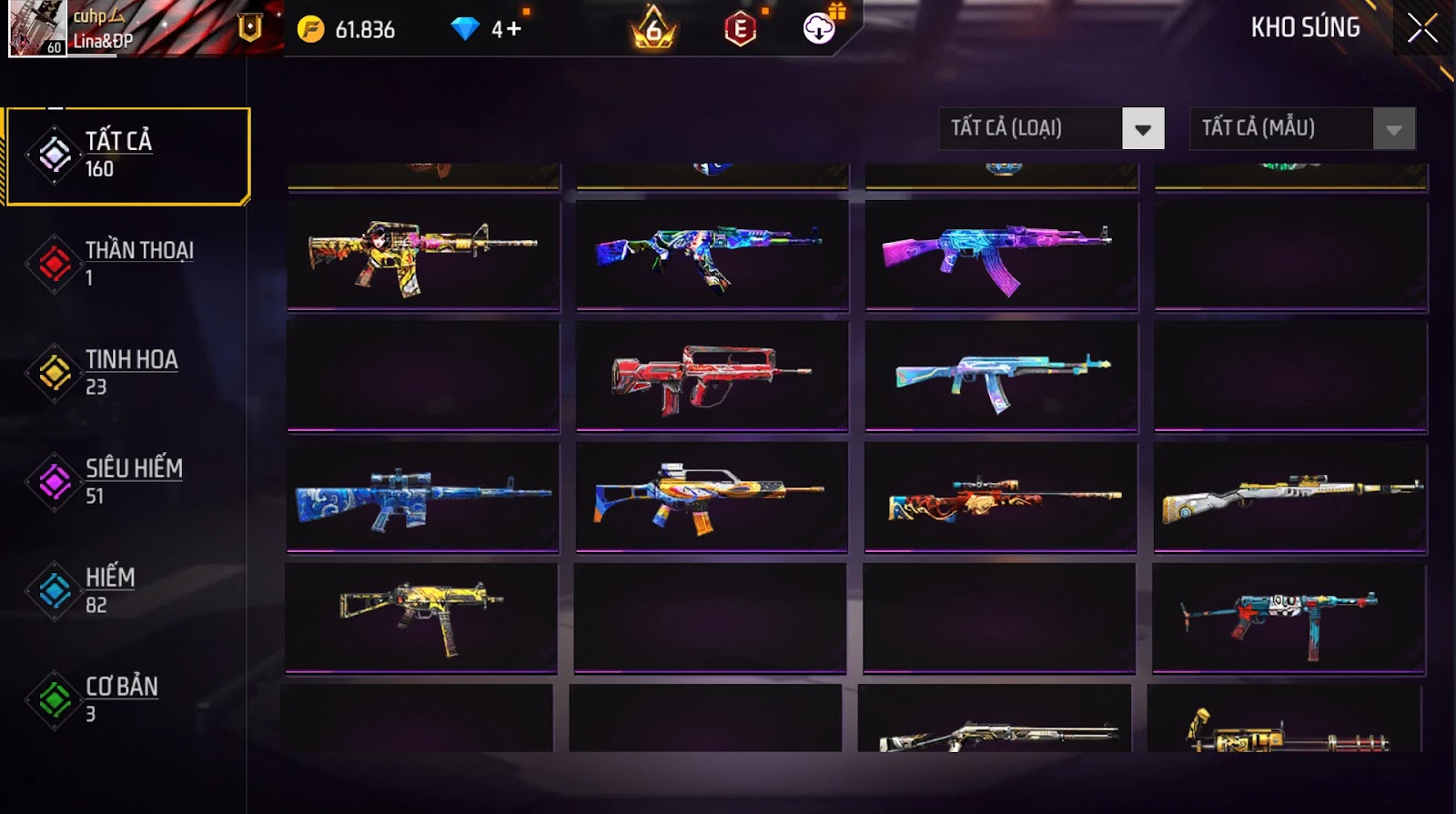Select the blue and red MP40 skin
The image size is (1456, 814).
1289,618
